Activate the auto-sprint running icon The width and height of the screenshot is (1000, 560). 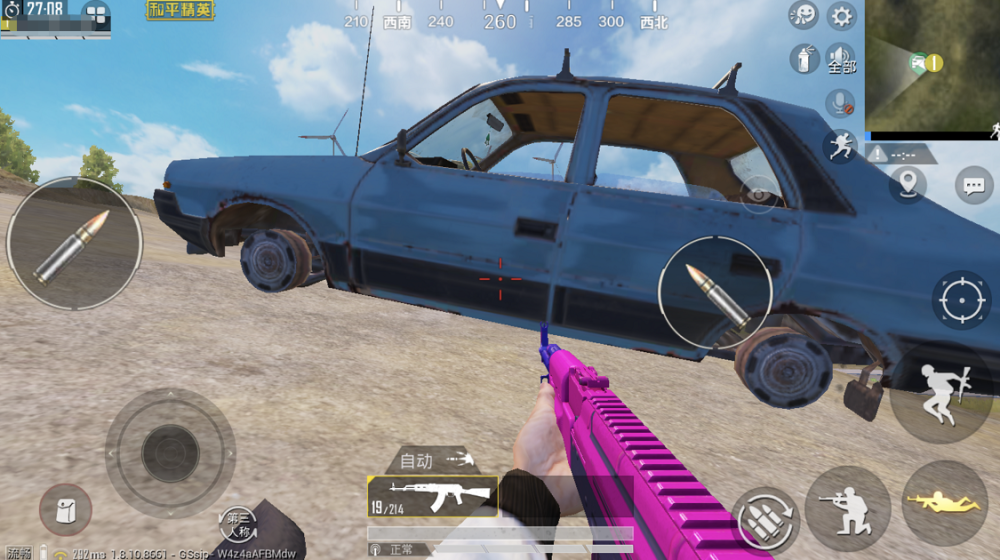click(840, 146)
